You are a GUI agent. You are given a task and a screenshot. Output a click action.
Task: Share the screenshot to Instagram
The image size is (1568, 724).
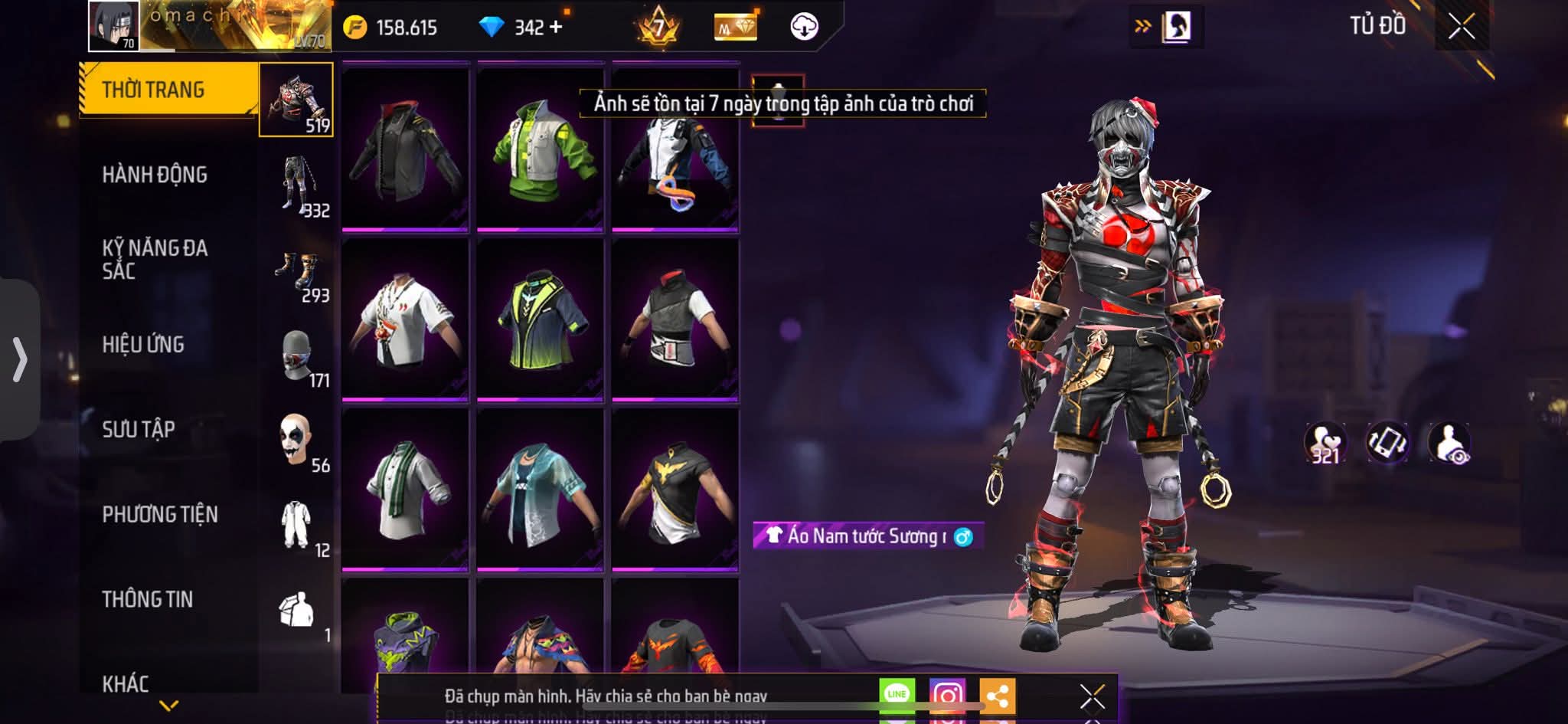click(x=947, y=694)
